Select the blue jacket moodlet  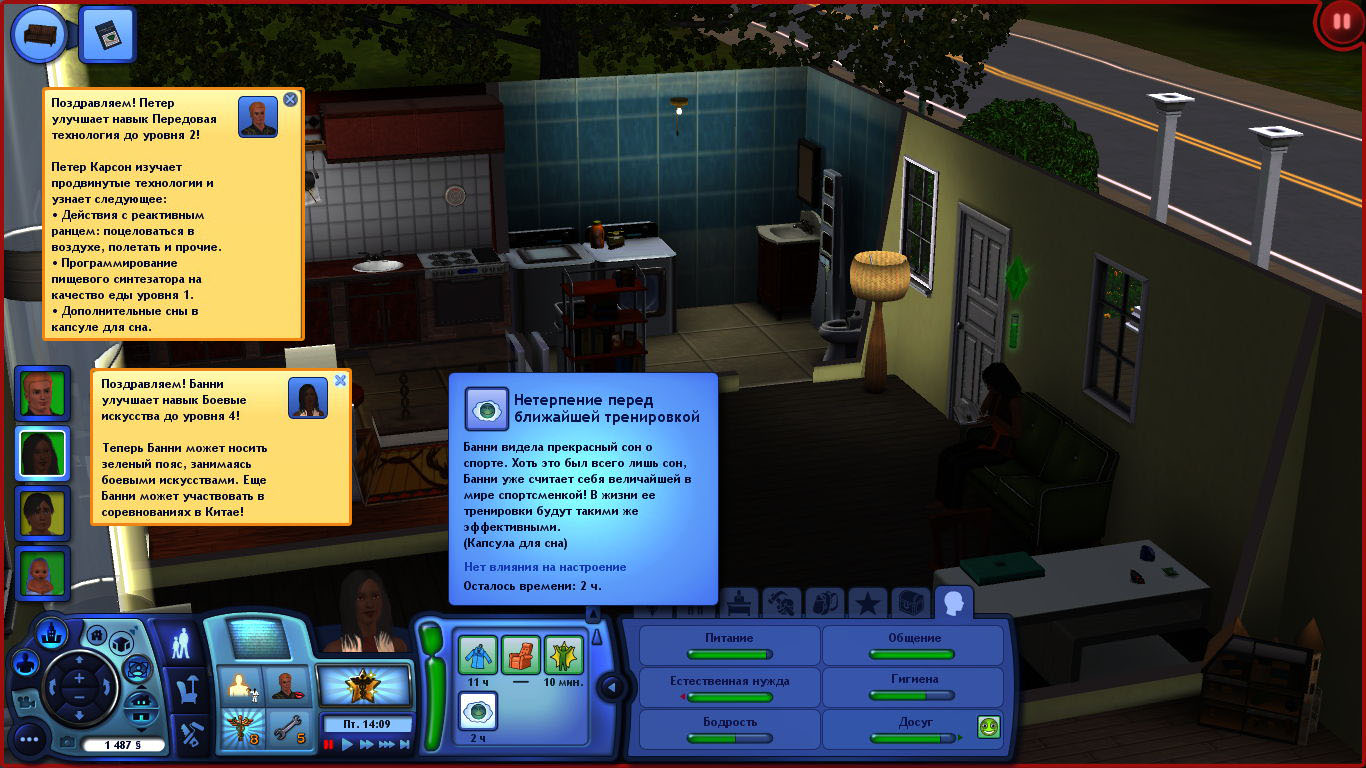pos(478,655)
